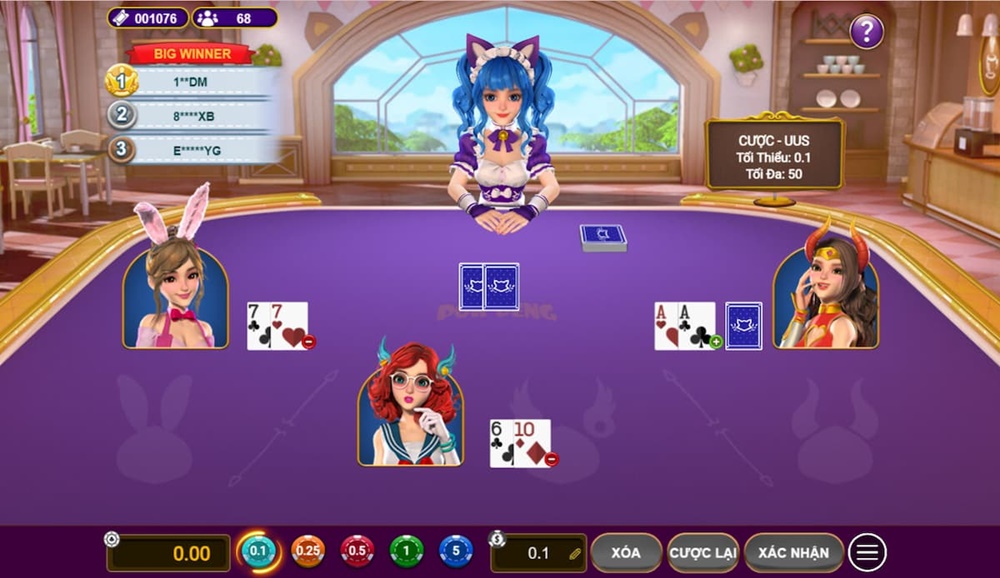The width and height of the screenshot is (1000, 578).
Task: Open the player count list
Action: pos(234,18)
